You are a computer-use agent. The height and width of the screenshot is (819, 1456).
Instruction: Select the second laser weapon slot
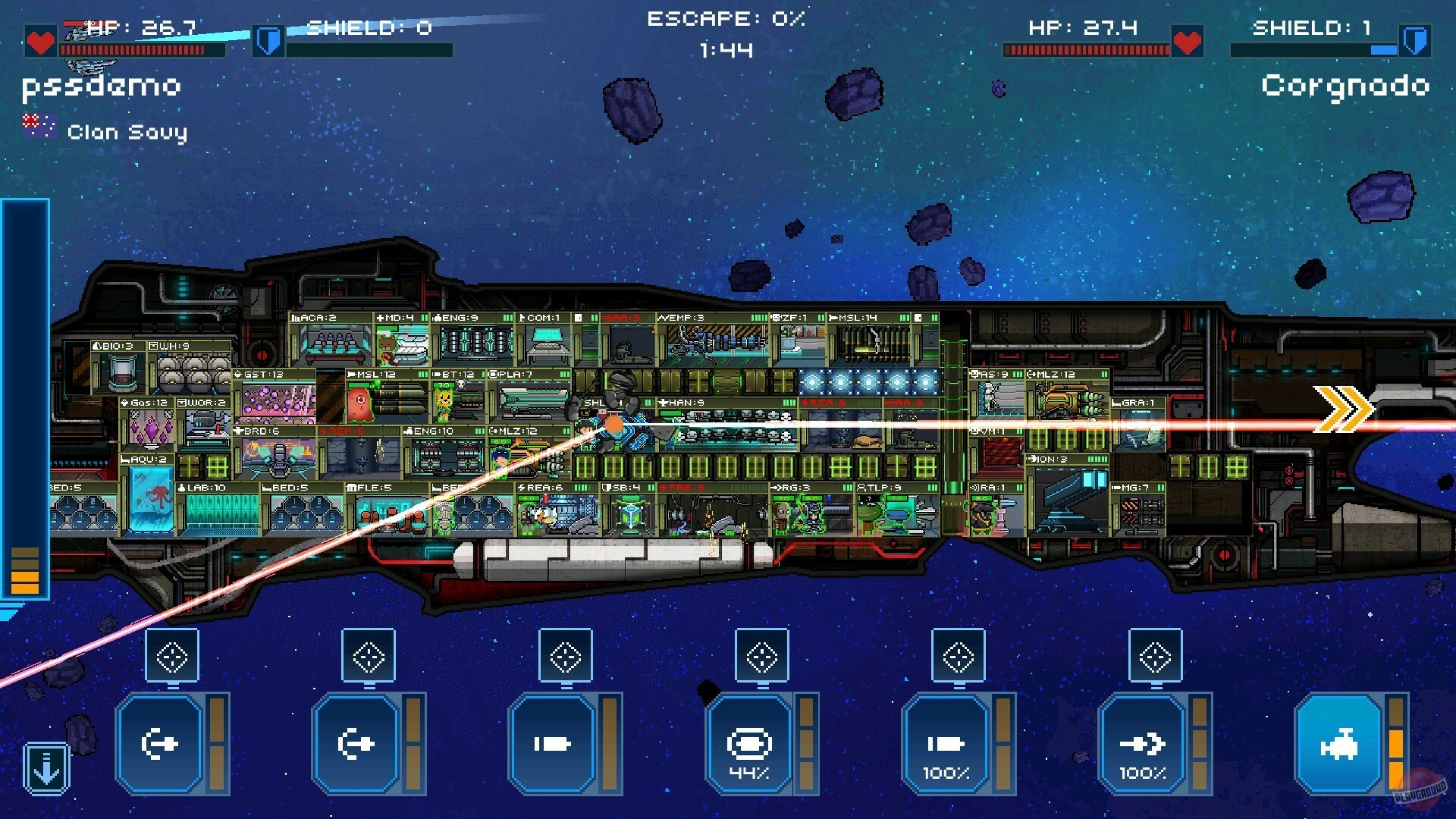[x=356, y=743]
